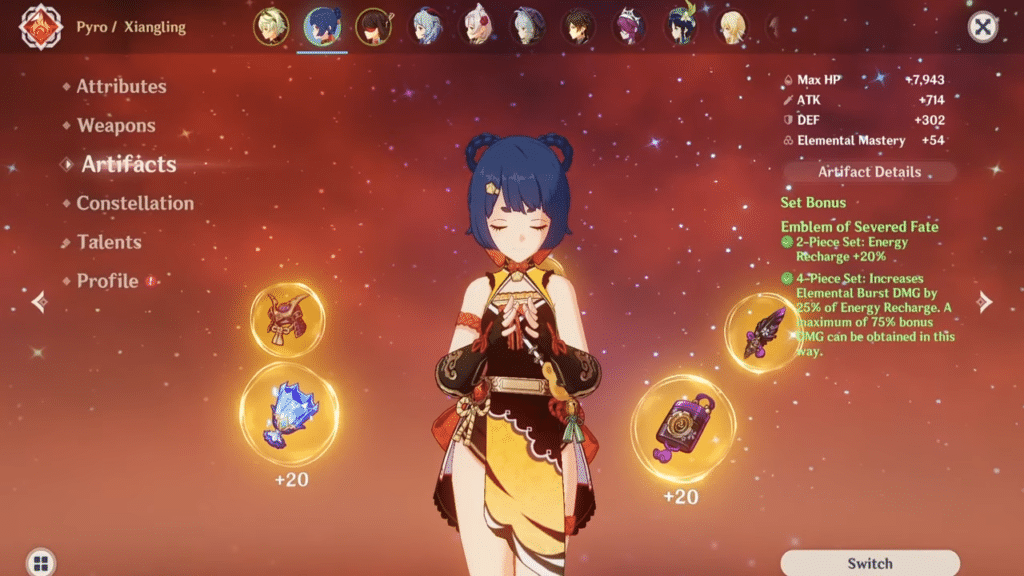Screen dimensions: 1024x576
Task: Open the four-square grid menu icon
Action: [x=40, y=562]
